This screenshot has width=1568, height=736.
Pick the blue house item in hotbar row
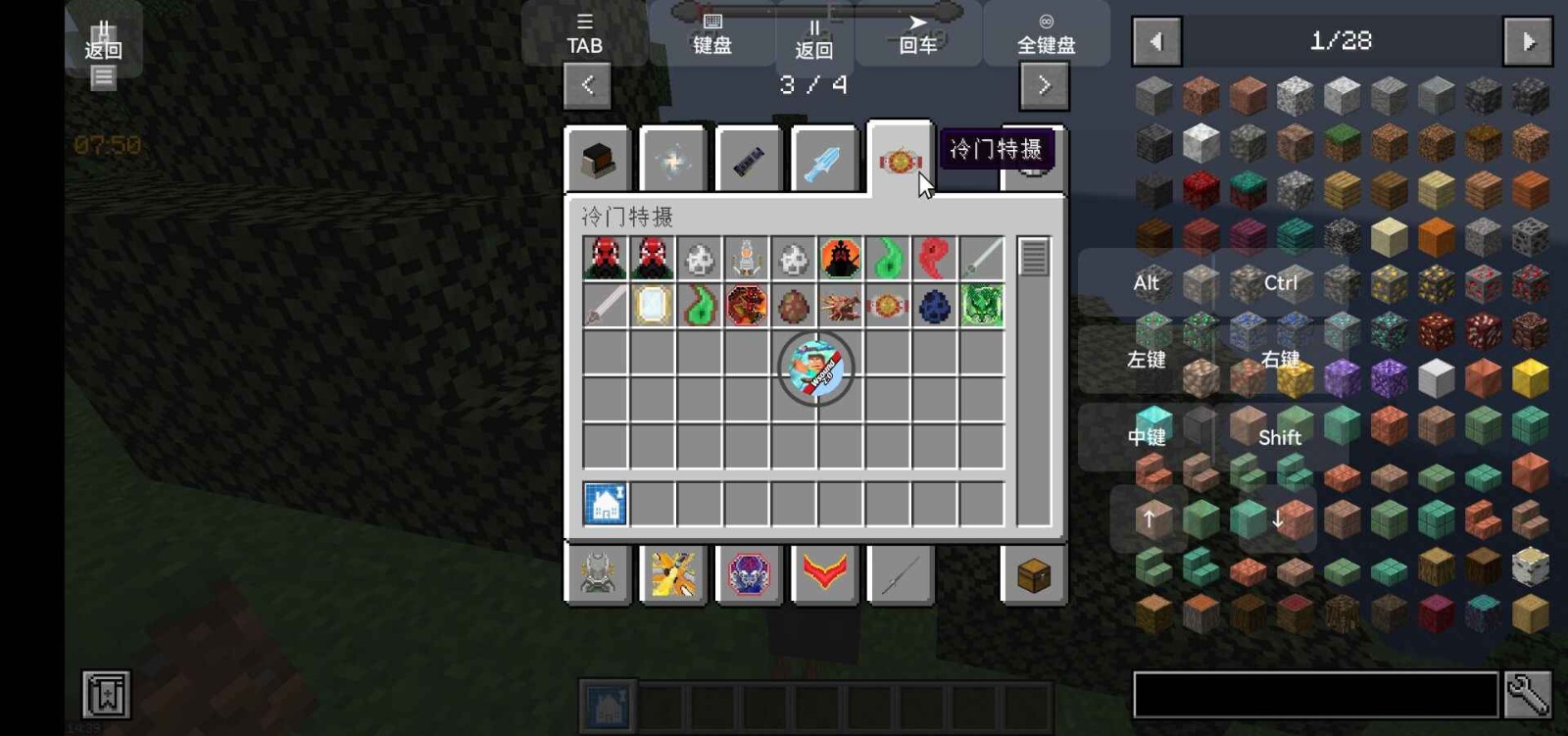(606, 505)
